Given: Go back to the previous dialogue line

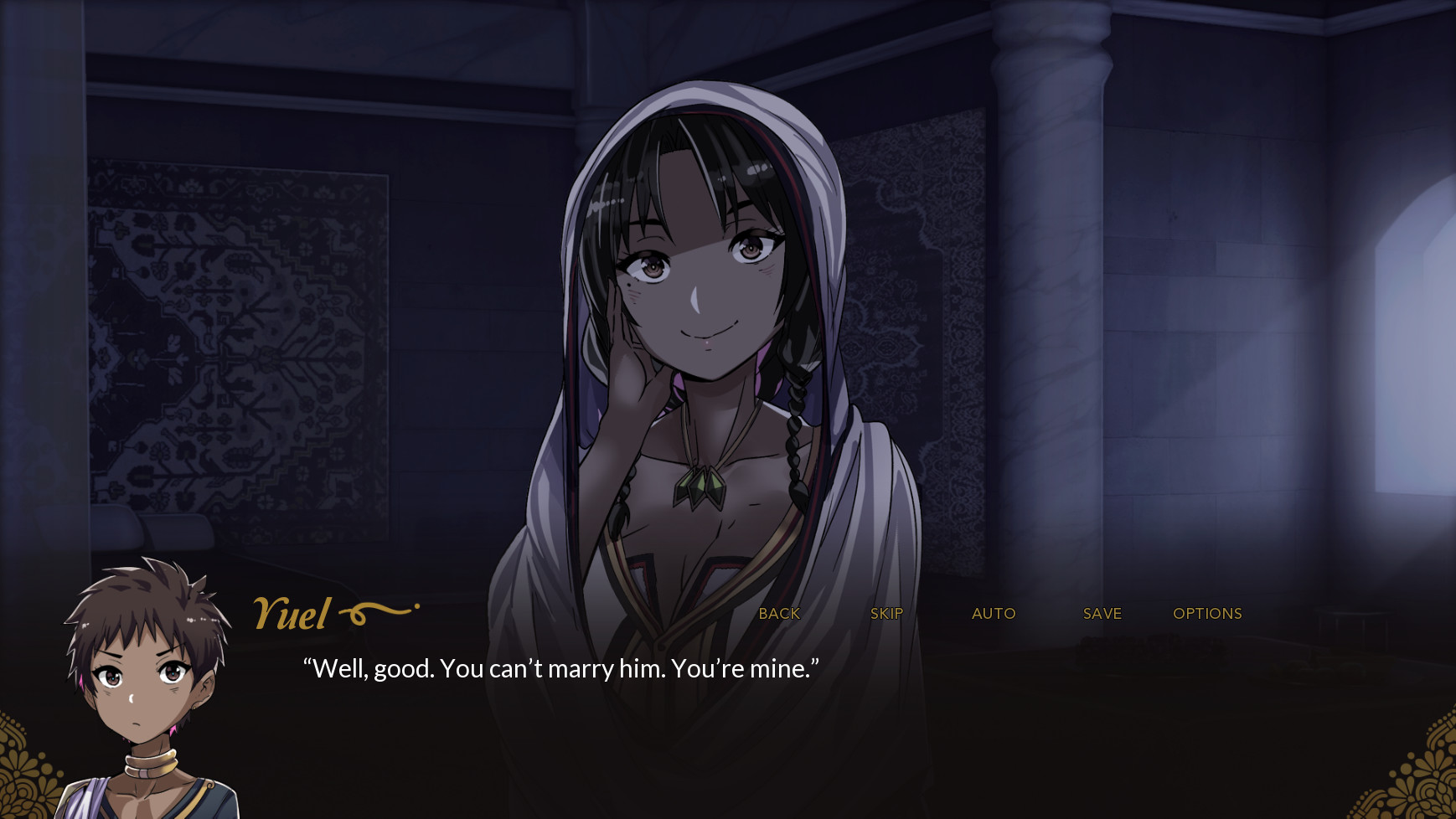Looking at the screenshot, I should tap(779, 614).
